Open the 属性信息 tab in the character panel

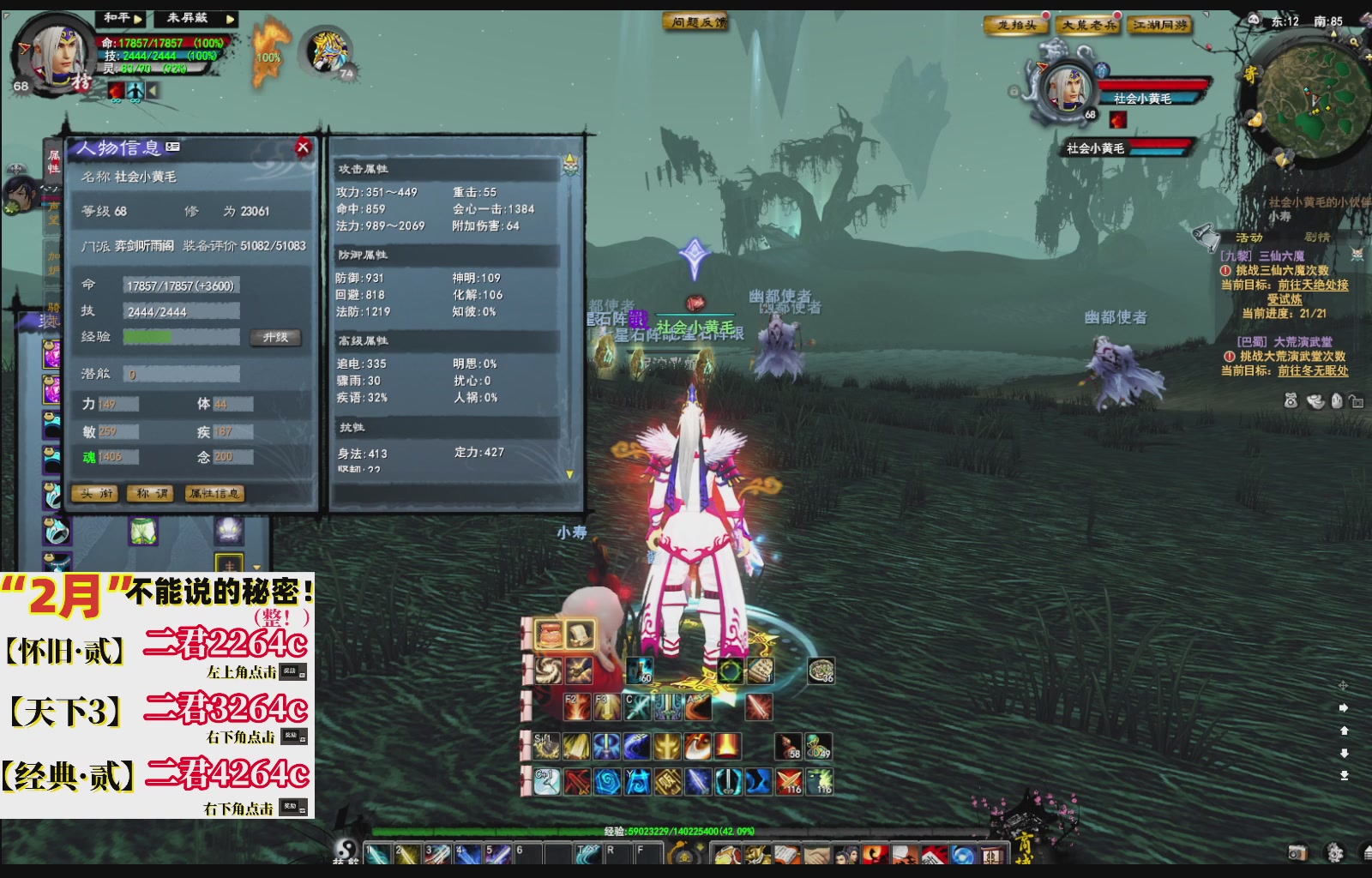click(213, 494)
